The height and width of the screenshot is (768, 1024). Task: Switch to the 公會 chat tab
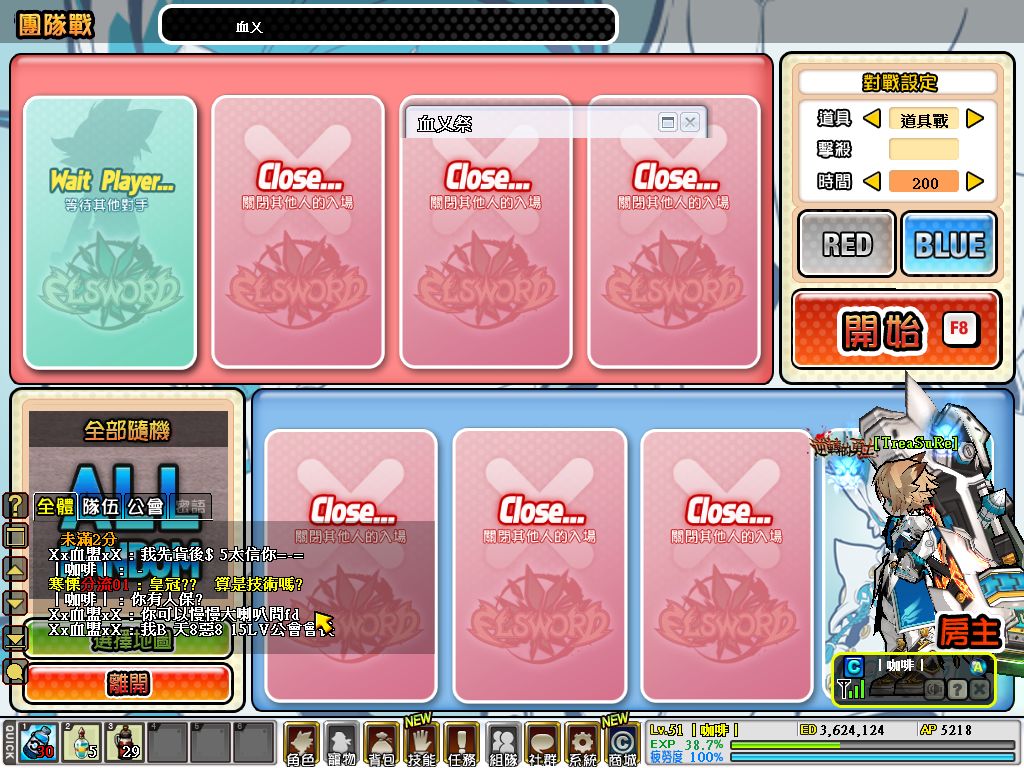point(146,506)
